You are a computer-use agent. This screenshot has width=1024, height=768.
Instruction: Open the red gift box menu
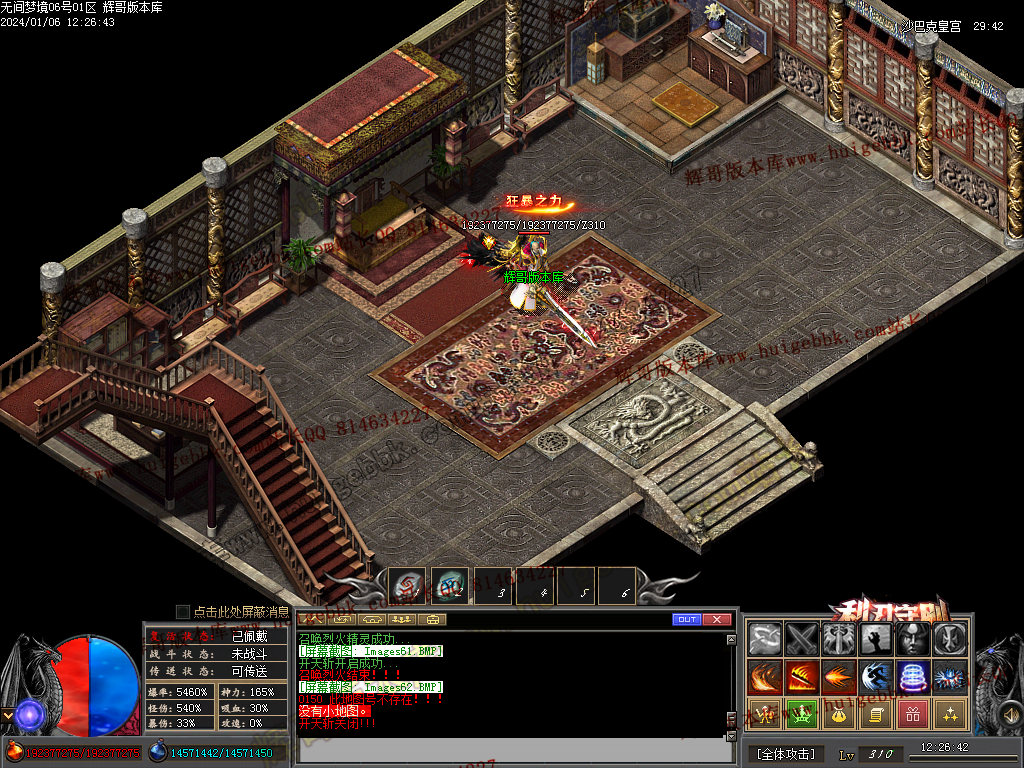click(x=913, y=714)
